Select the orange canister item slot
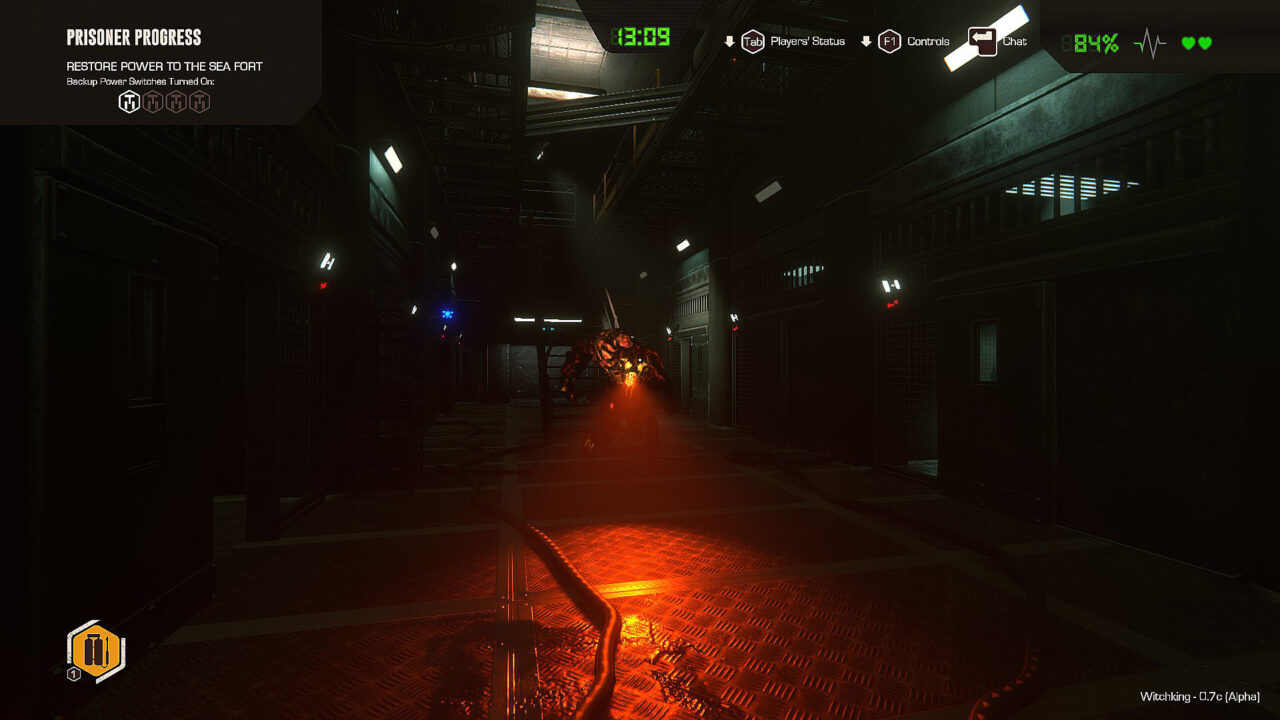This screenshot has width=1280, height=720. [96, 650]
